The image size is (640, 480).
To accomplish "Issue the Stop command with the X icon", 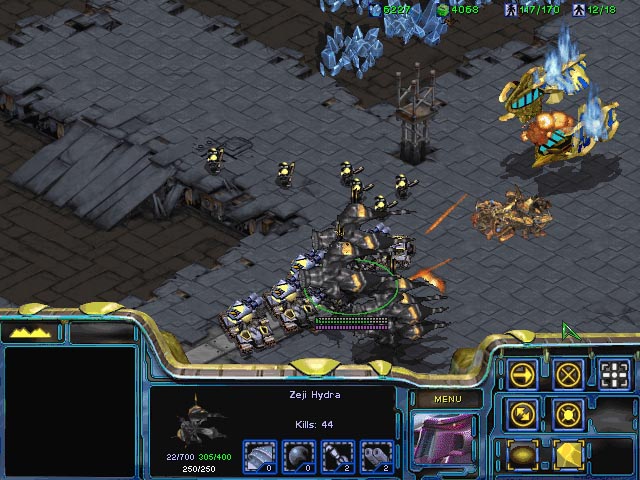I will 569,375.
